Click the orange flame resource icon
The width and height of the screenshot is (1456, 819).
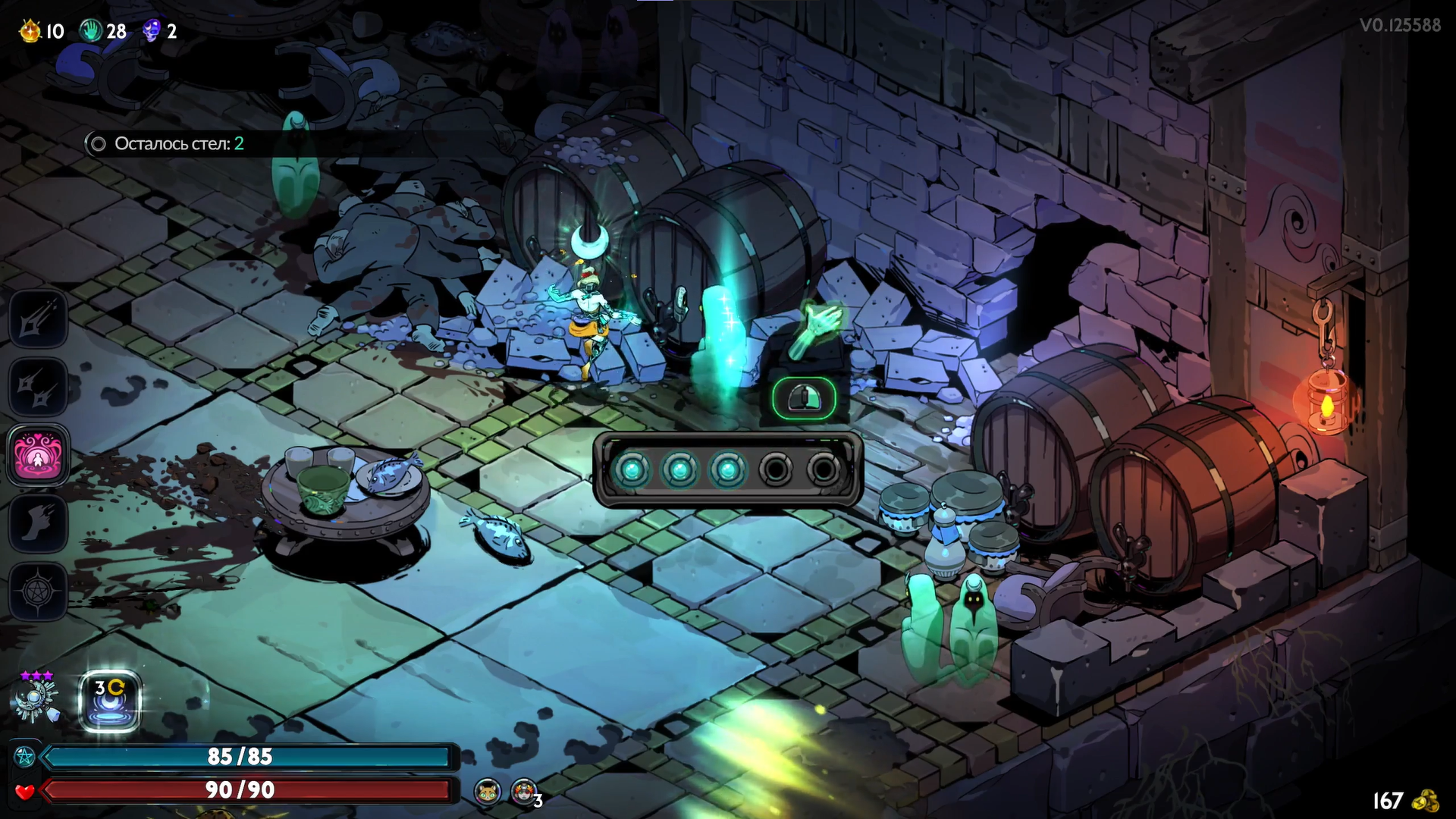pyautogui.click(x=30, y=31)
